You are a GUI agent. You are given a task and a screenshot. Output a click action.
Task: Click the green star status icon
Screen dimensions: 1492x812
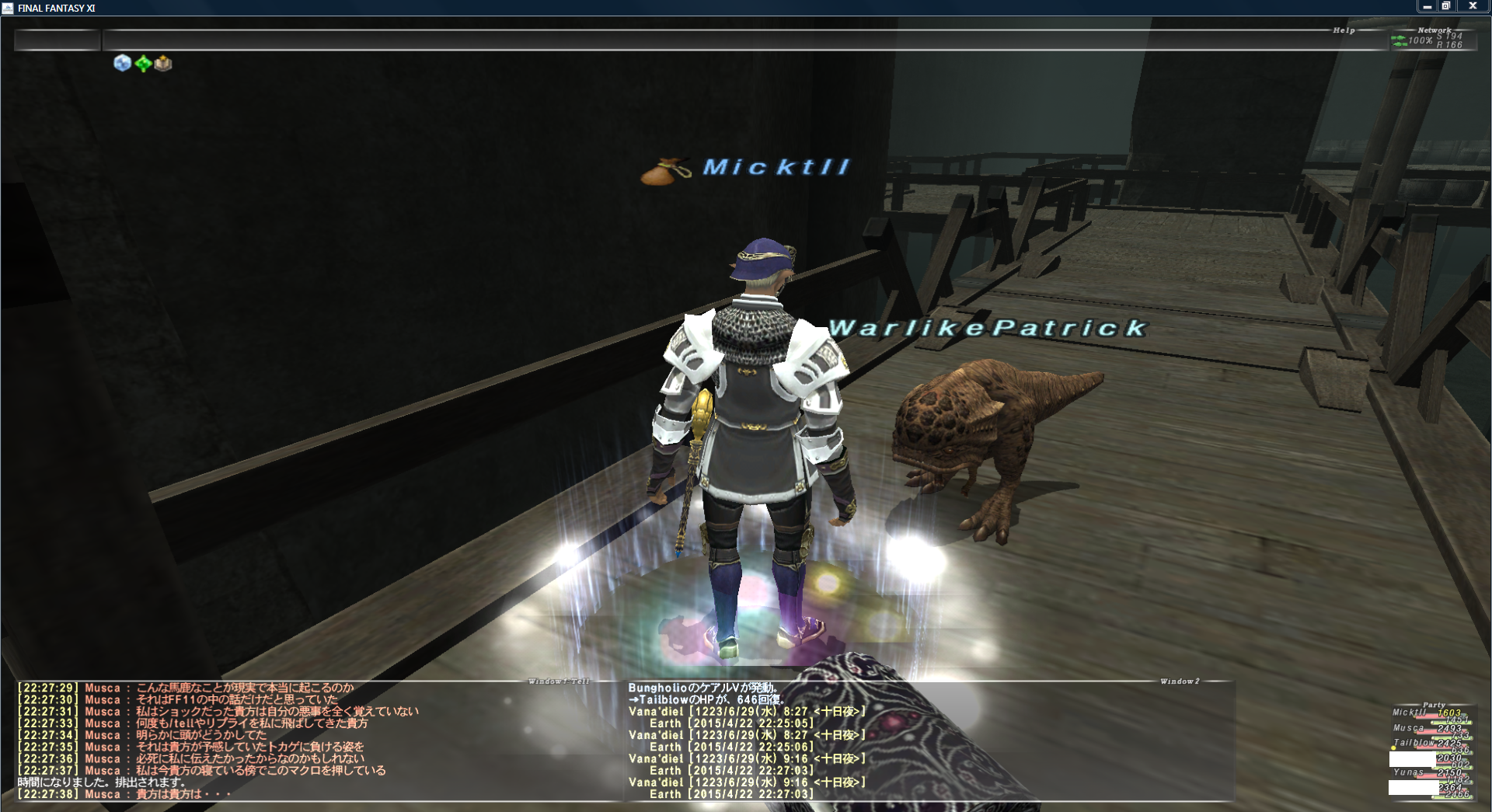click(143, 64)
